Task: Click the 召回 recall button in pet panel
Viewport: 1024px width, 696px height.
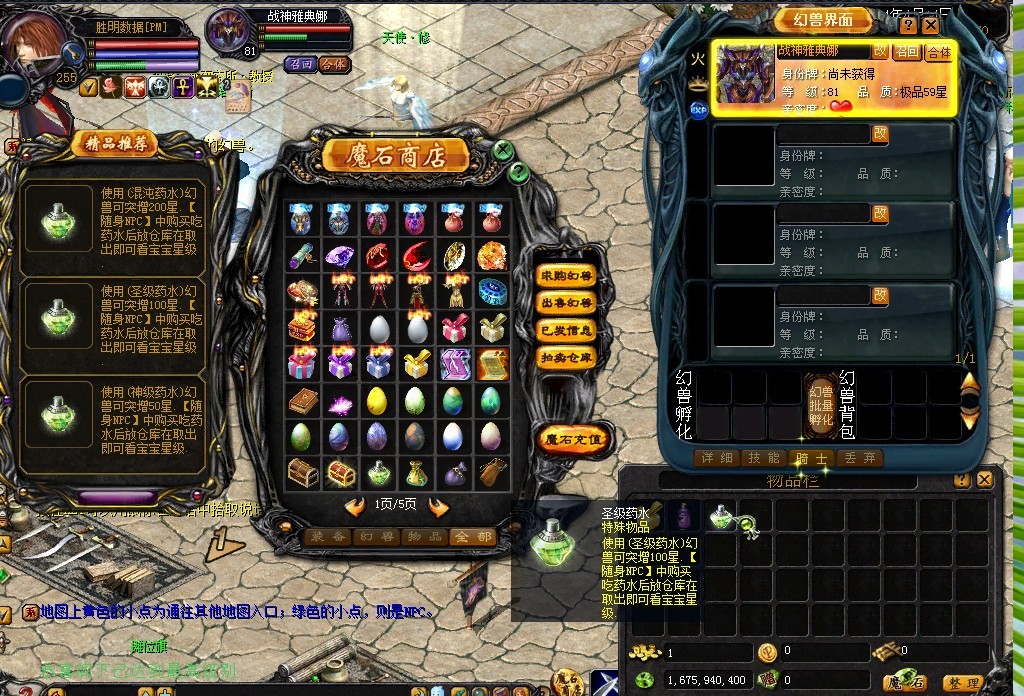Action: 907,52
